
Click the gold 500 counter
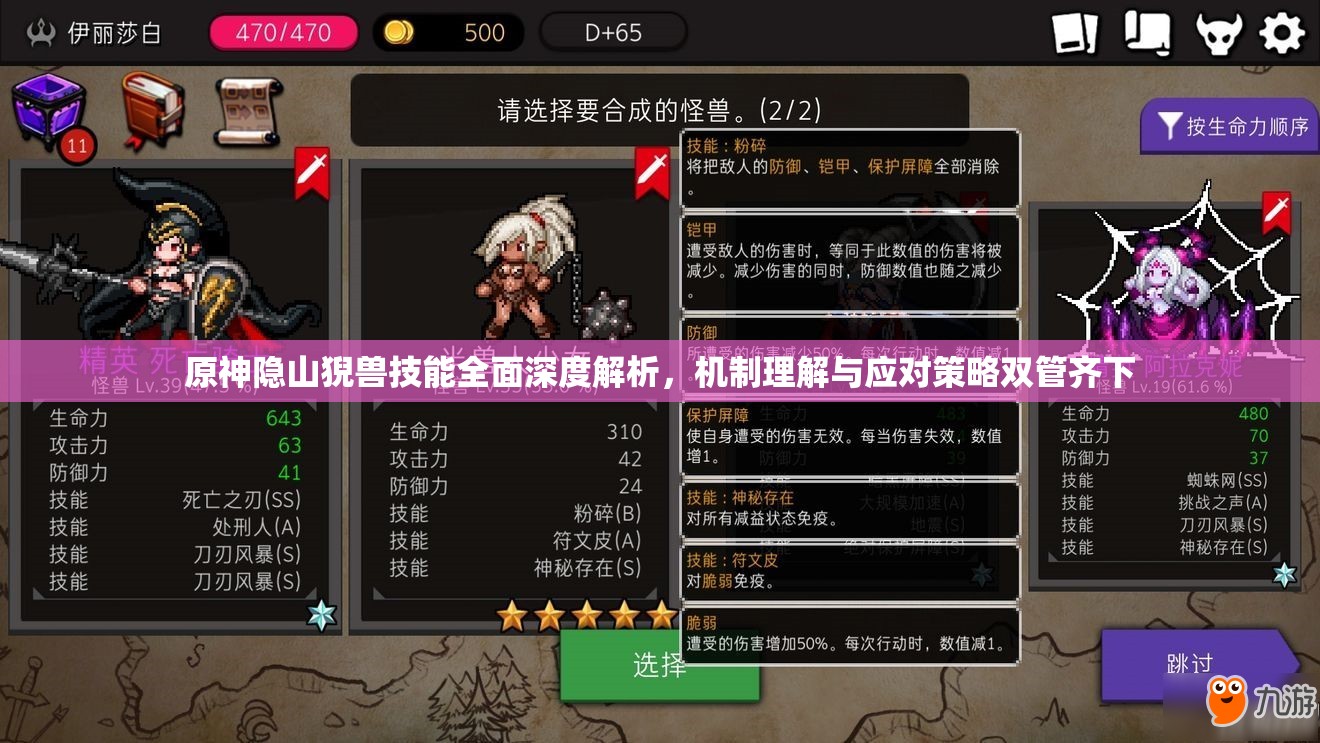(450, 31)
